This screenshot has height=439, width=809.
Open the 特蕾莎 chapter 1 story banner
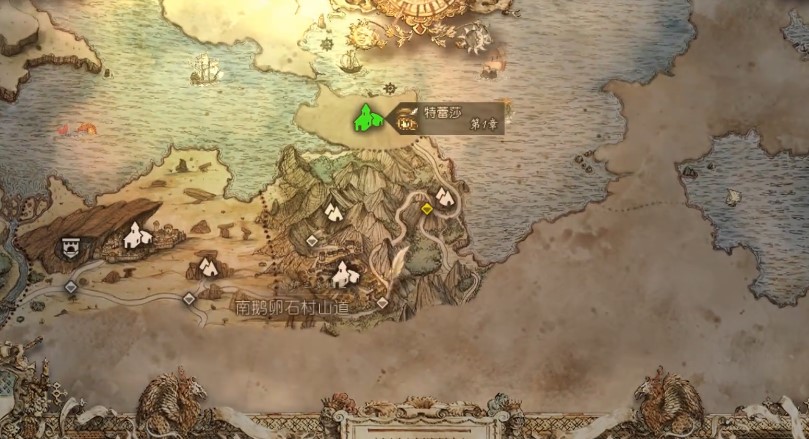coord(450,118)
